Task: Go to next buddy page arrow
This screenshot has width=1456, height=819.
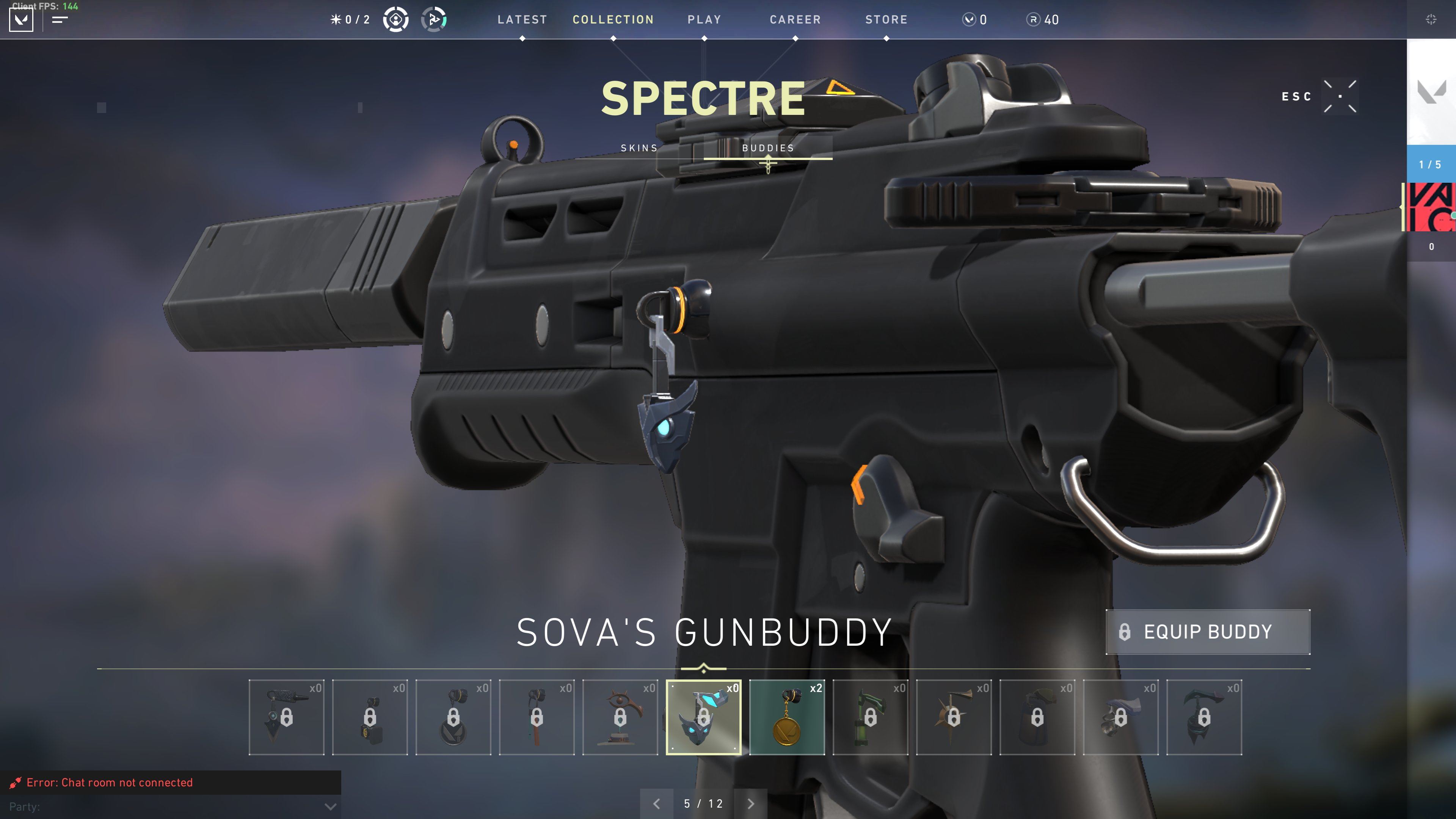Action: click(x=751, y=804)
